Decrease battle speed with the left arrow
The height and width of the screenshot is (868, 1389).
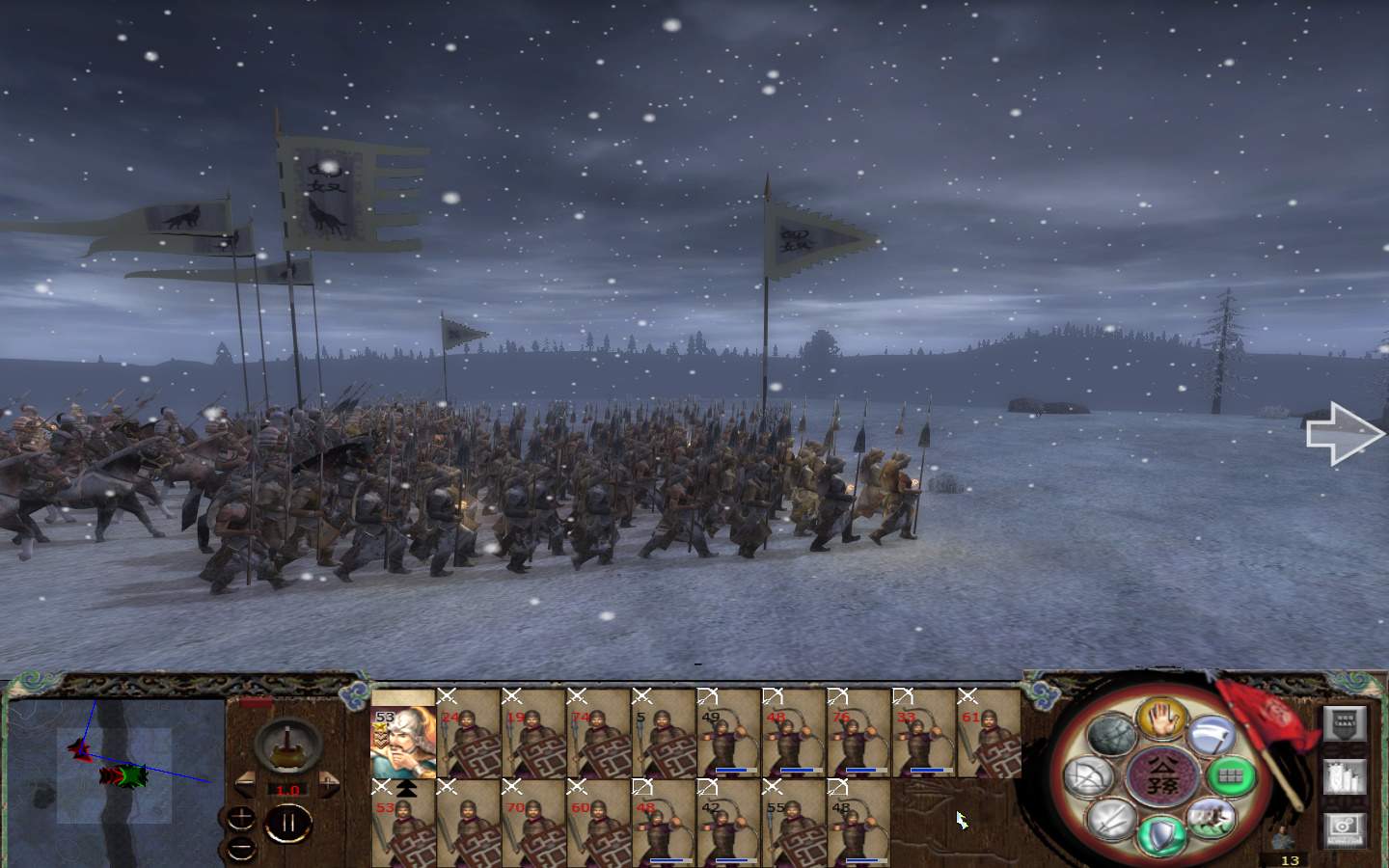click(x=246, y=784)
